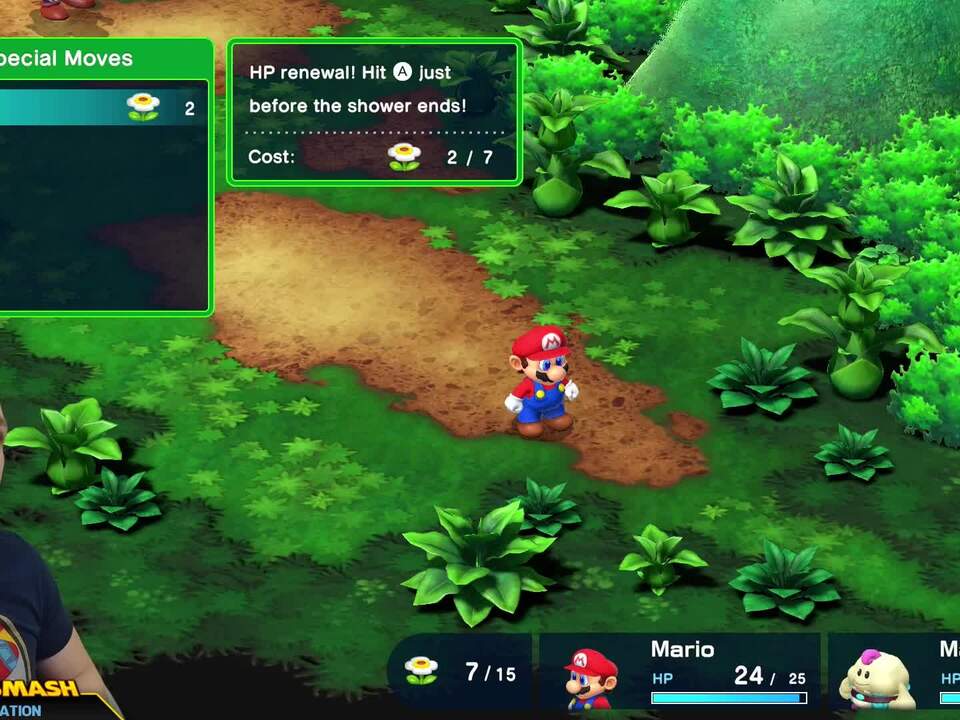Select Mallow's portrait in the party bar
960x720 pixels.
[876, 679]
